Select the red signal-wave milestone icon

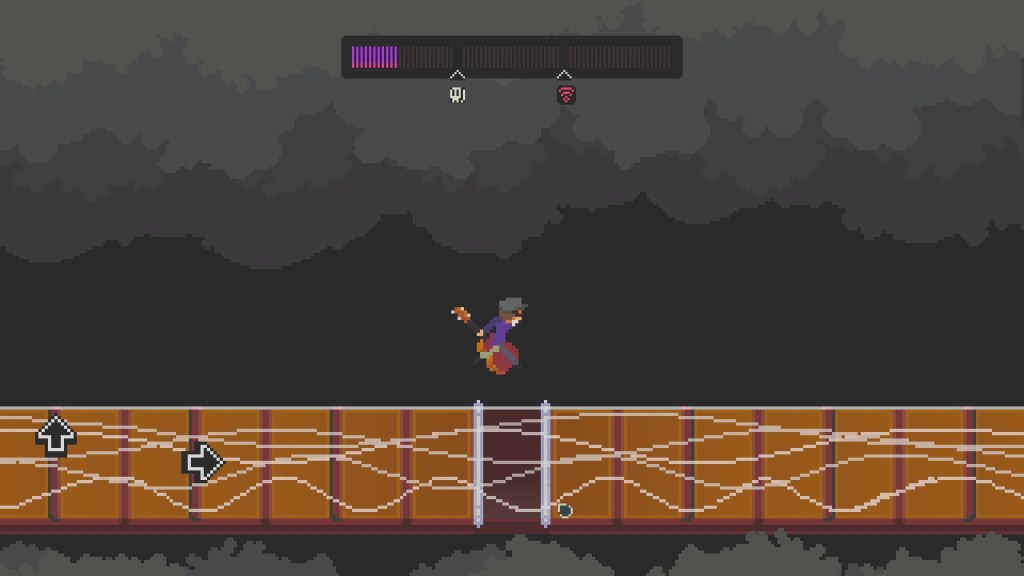[x=566, y=95]
